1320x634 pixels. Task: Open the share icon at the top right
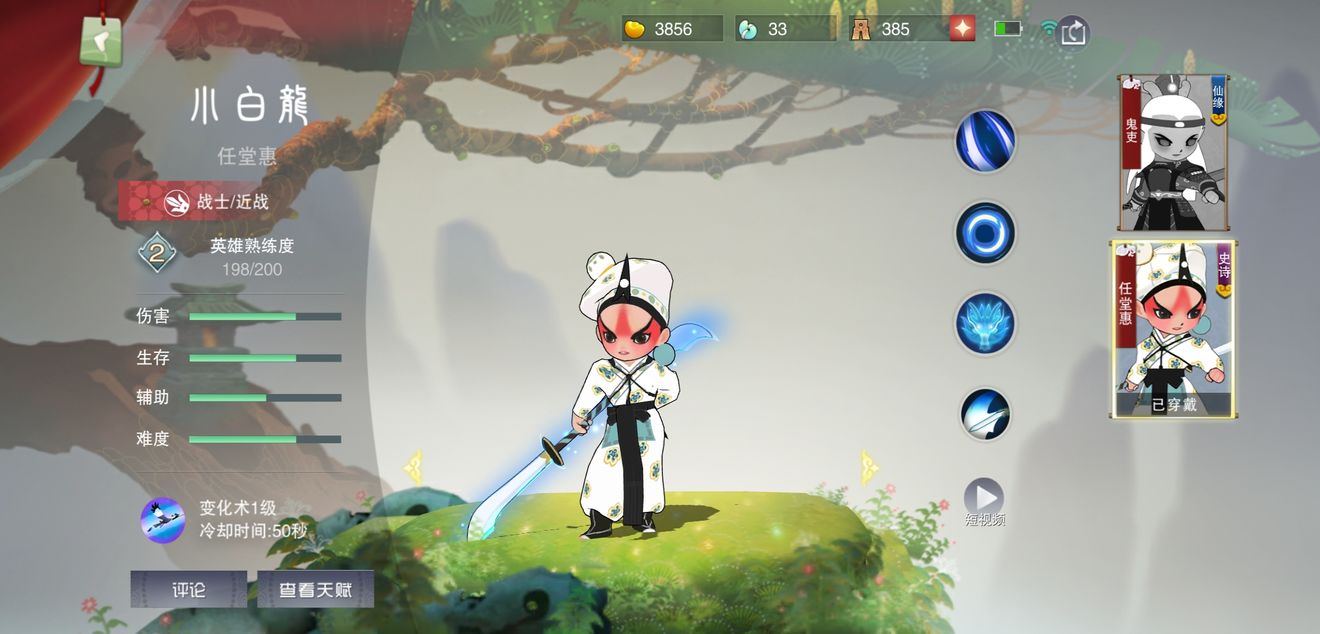1073,31
